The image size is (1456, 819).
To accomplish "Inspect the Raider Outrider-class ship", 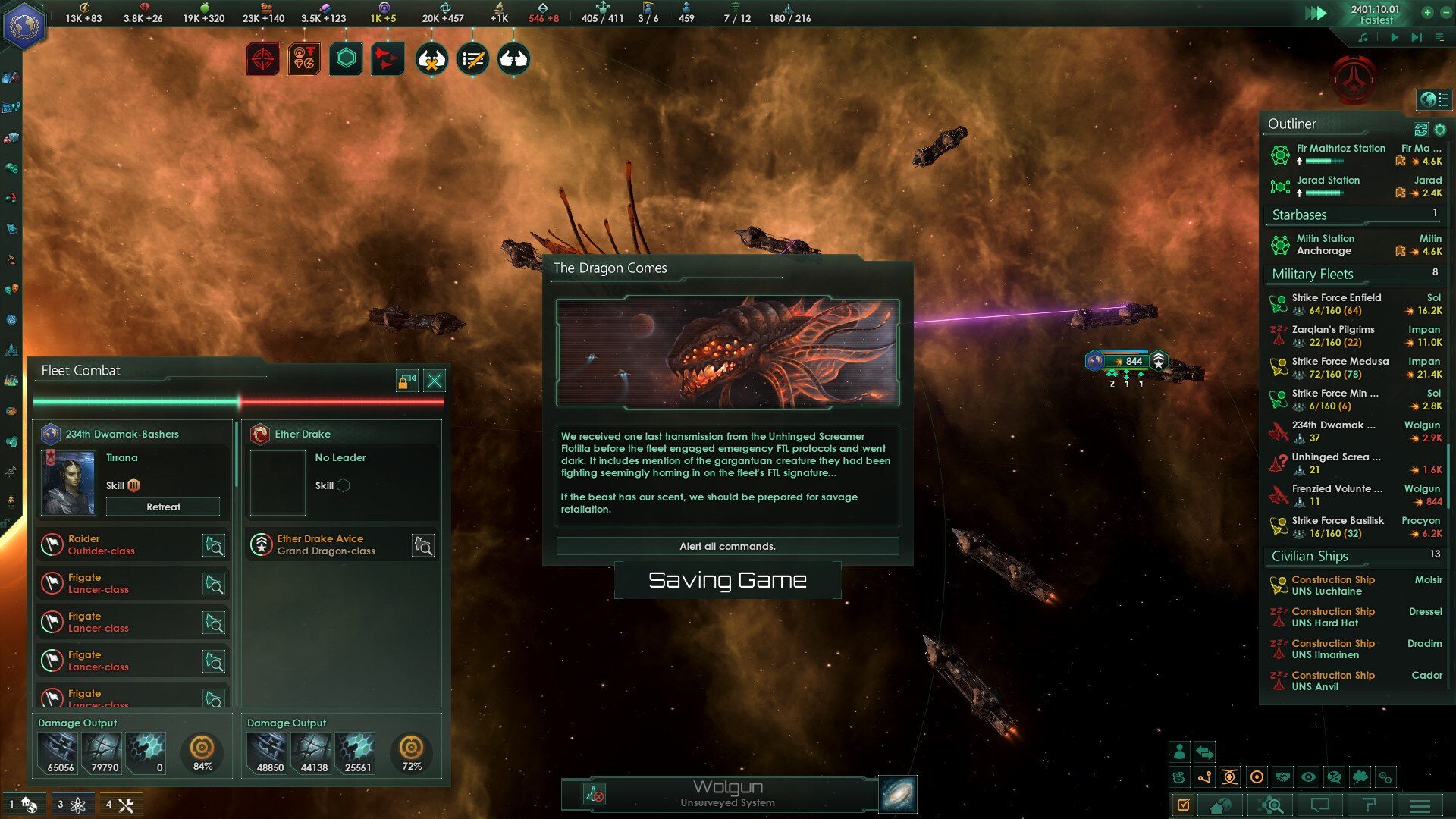I will click(x=214, y=545).
